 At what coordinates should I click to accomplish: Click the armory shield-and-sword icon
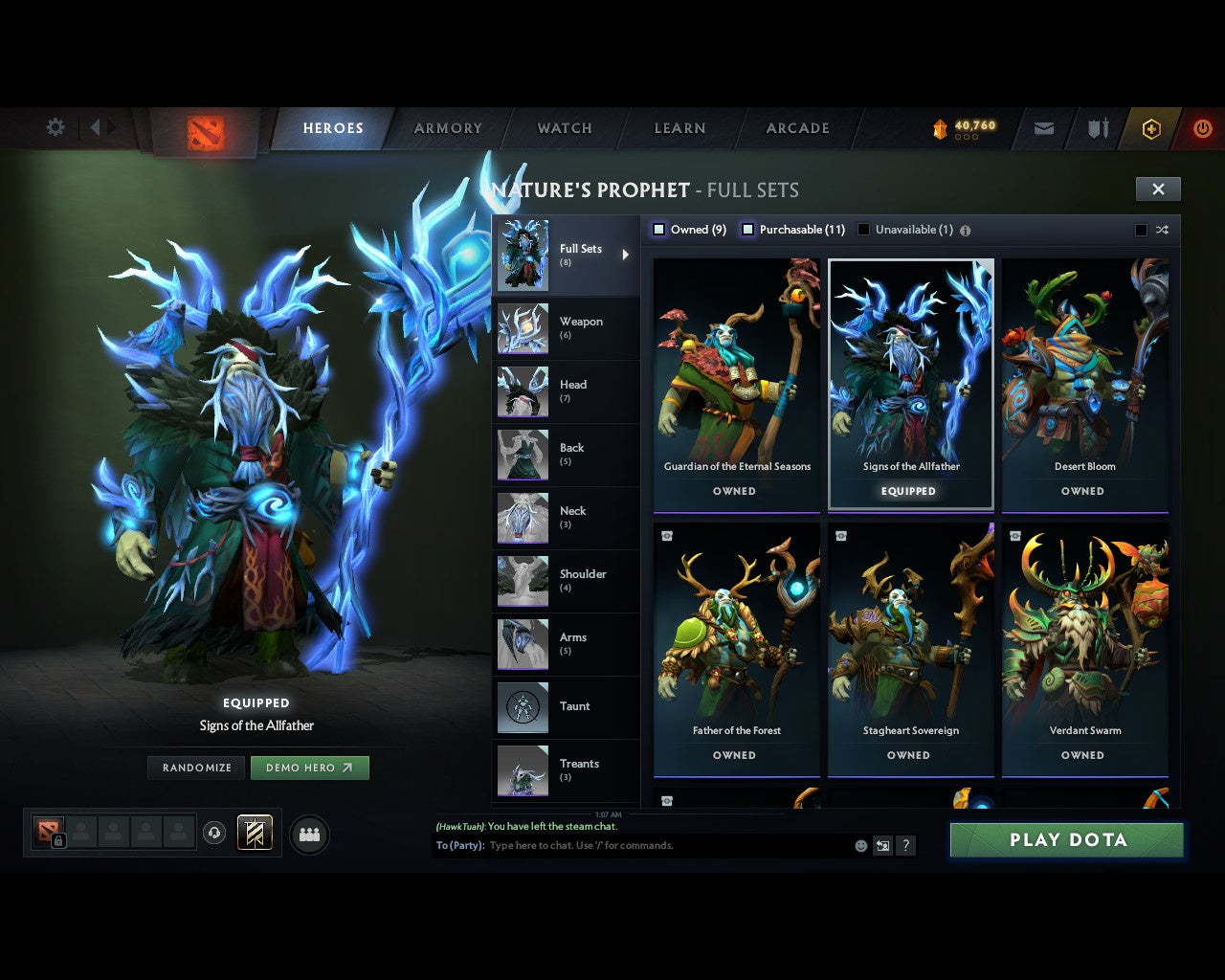point(1096,127)
